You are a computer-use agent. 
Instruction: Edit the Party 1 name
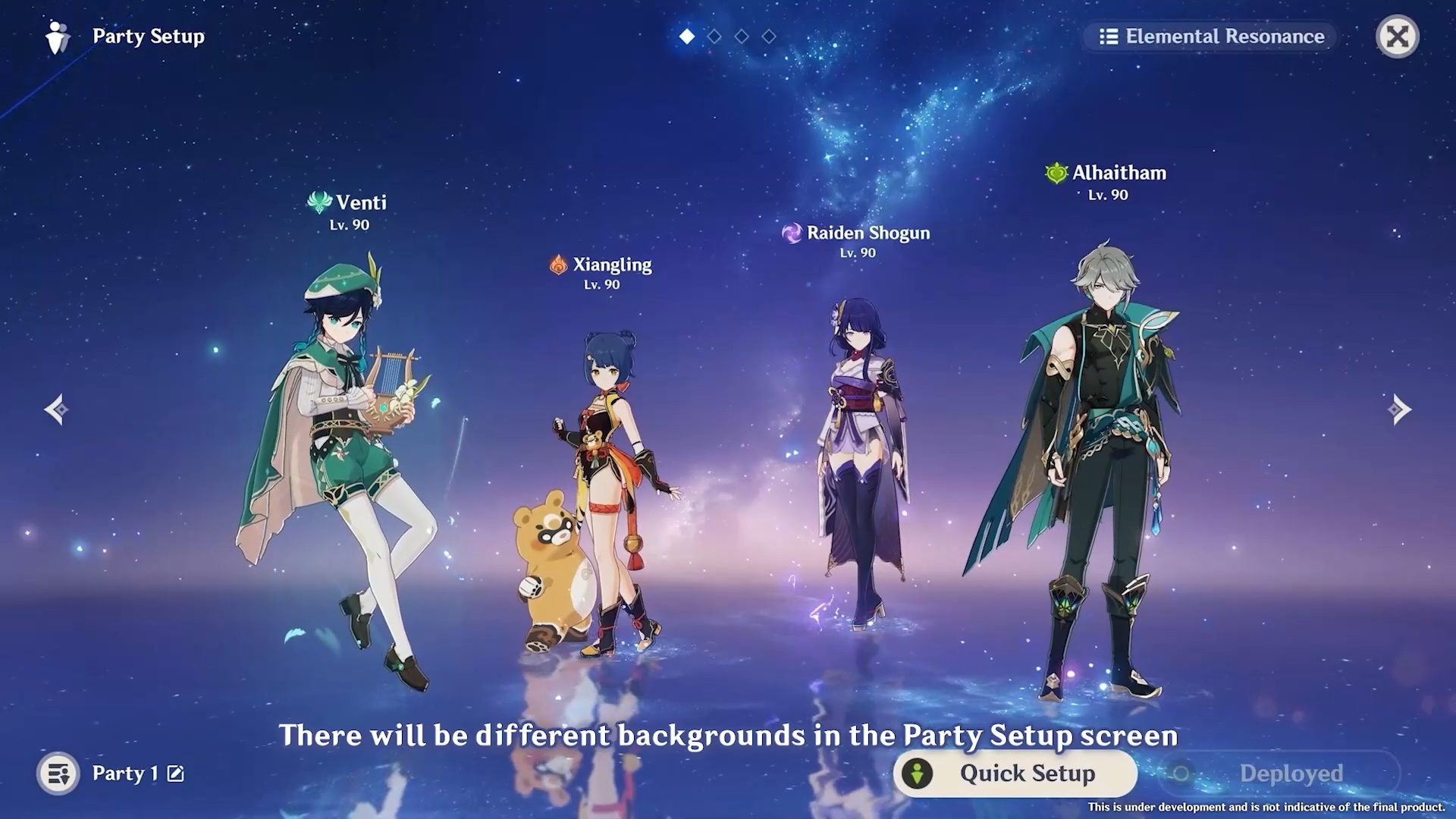click(175, 773)
